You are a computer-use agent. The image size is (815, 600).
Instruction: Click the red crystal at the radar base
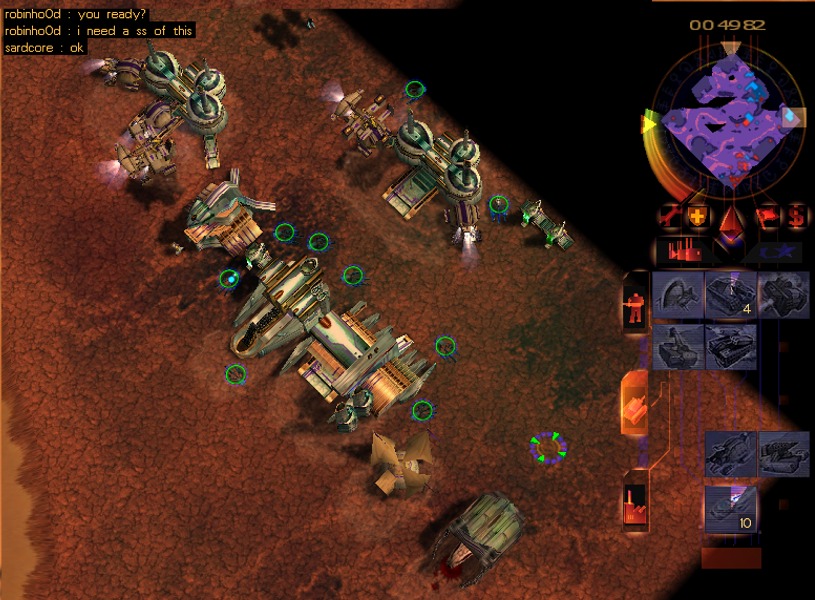tap(733, 220)
